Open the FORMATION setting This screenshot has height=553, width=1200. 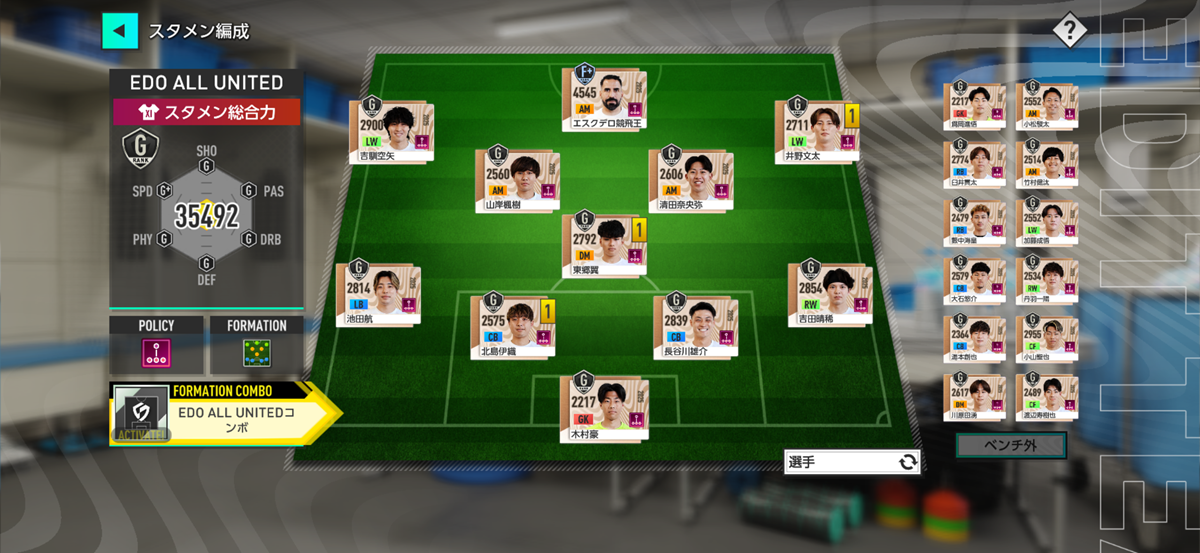[x=255, y=351]
